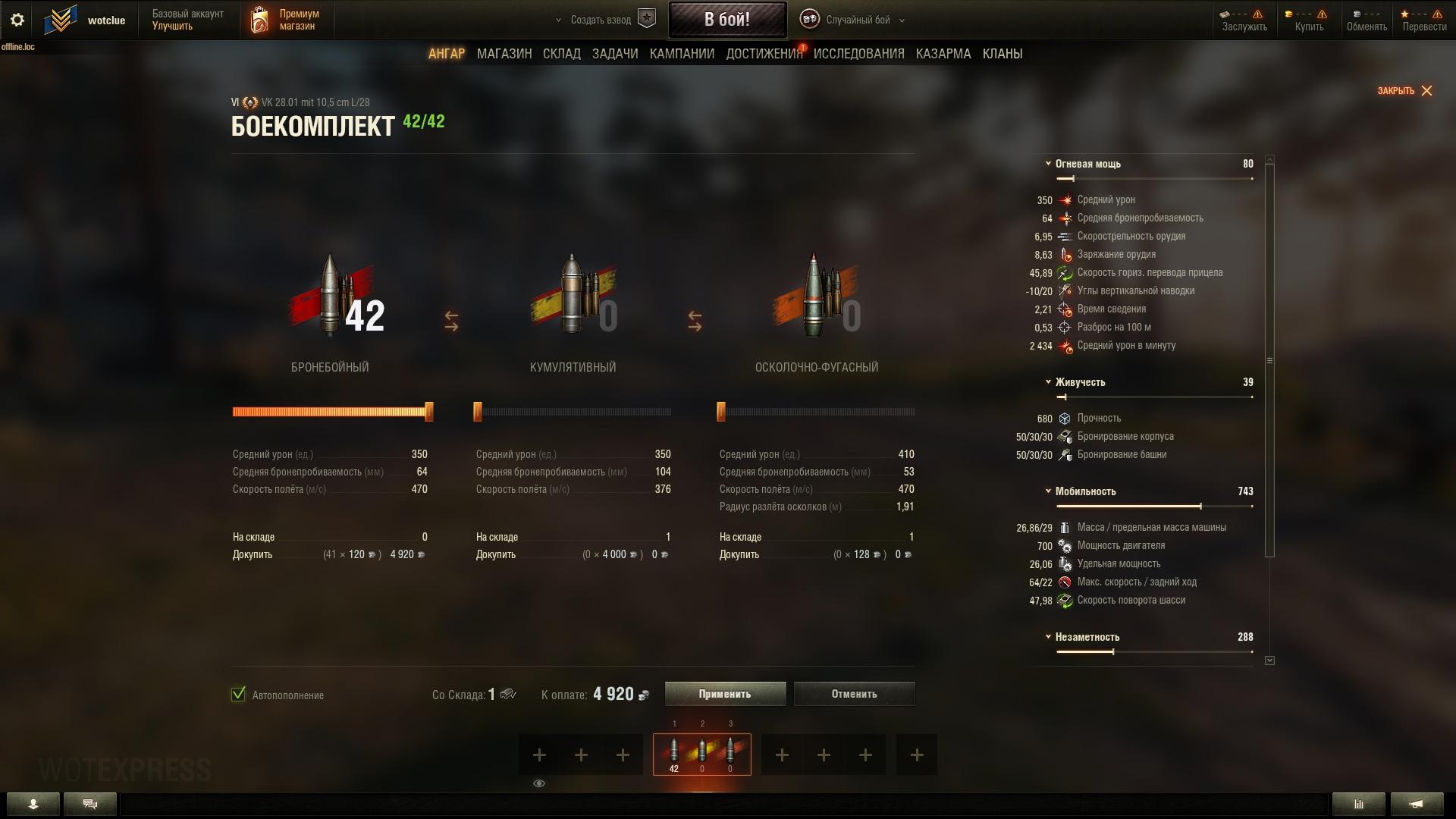Start the battle with В бой! button
This screenshot has height=819, width=1456.
(726, 20)
